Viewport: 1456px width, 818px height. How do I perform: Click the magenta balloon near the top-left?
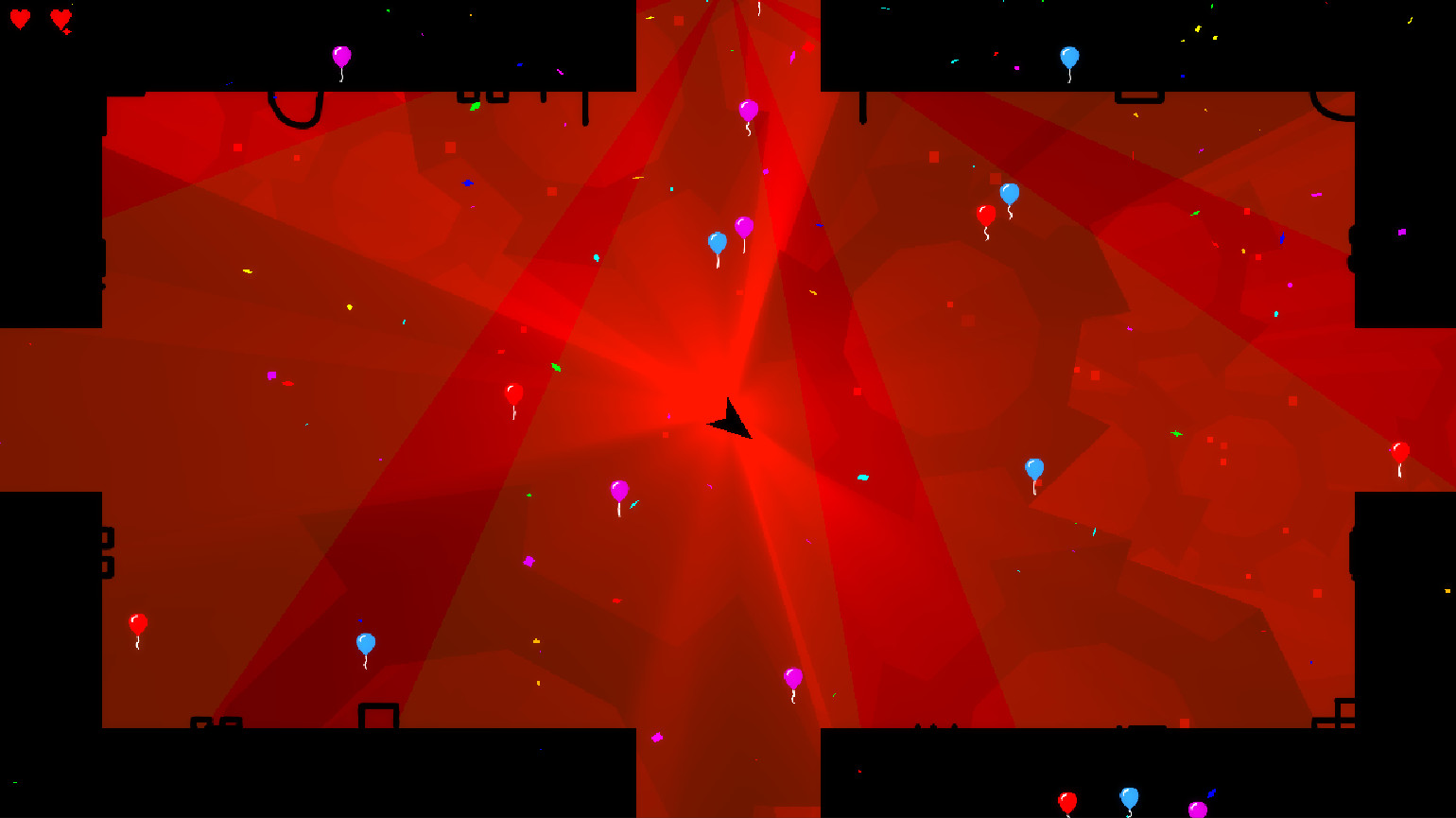click(x=340, y=57)
